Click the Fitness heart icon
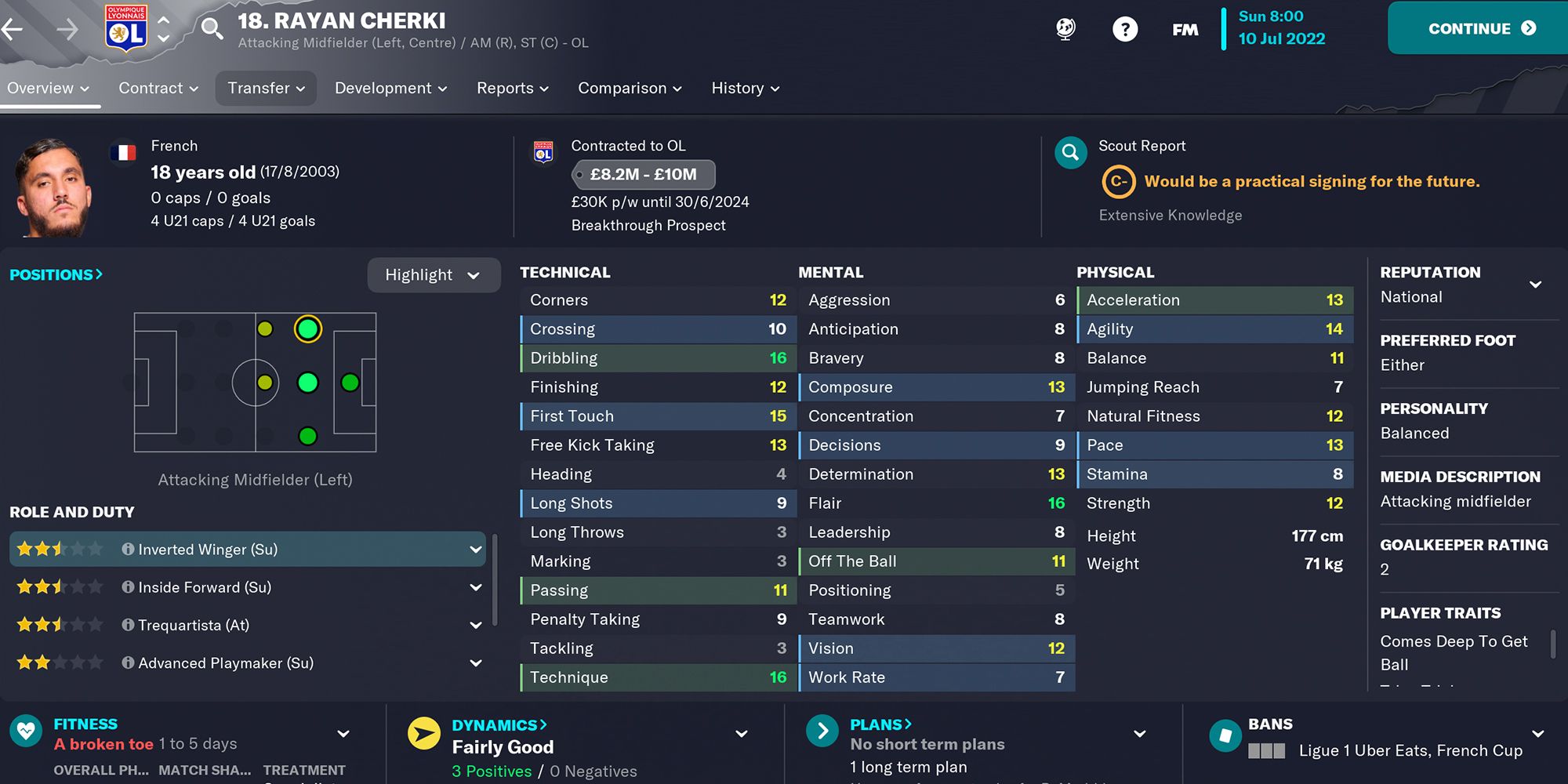 (26, 731)
